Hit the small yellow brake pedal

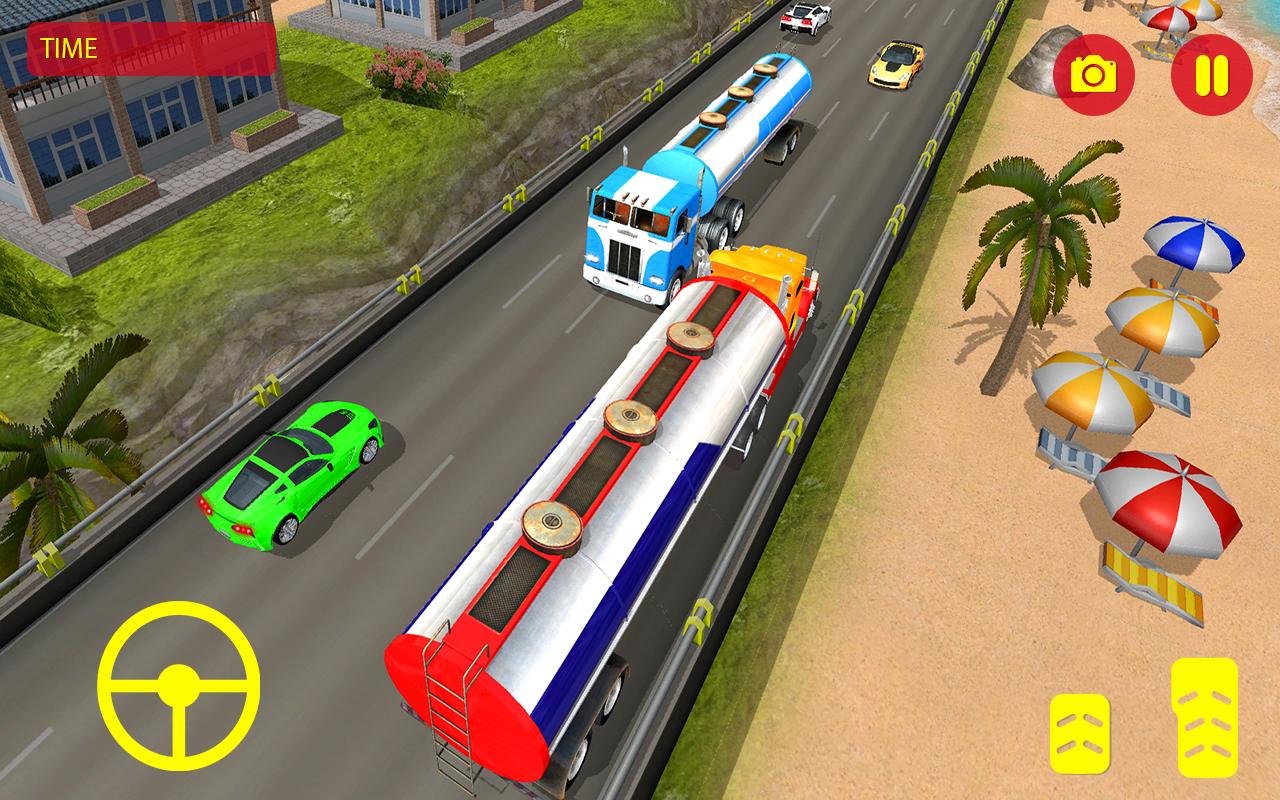click(x=1079, y=733)
